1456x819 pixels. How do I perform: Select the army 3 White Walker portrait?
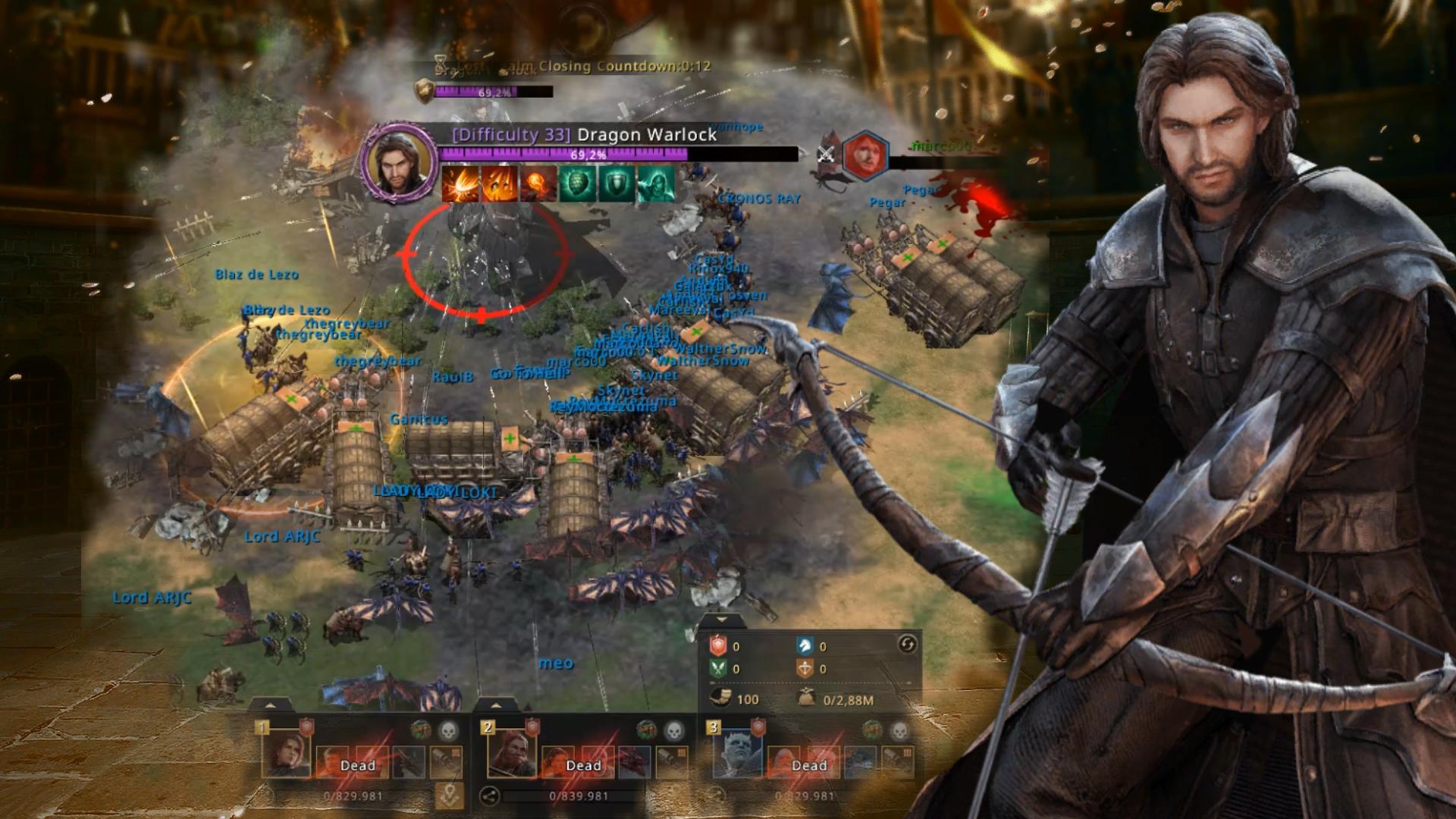tap(738, 751)
